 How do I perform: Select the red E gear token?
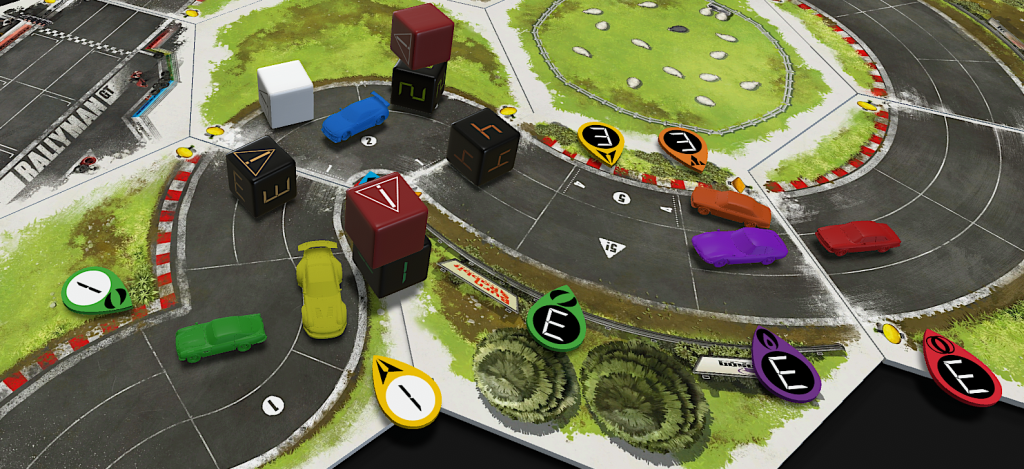coord(961,370)
